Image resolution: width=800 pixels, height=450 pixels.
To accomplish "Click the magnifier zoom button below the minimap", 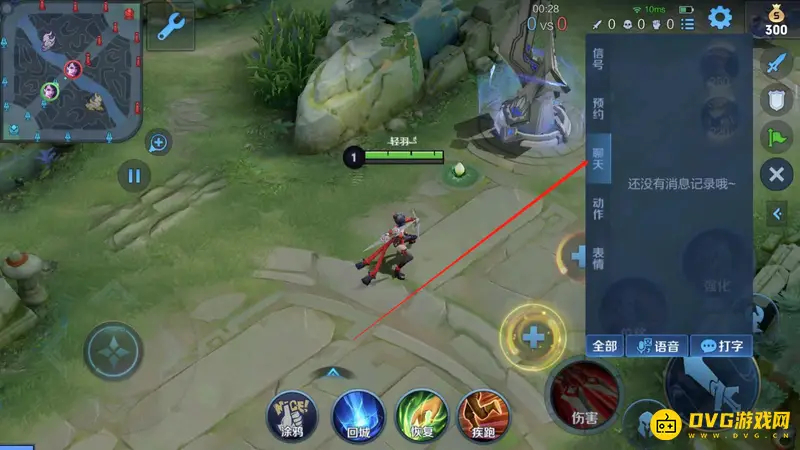I will [x=158, y=143].
